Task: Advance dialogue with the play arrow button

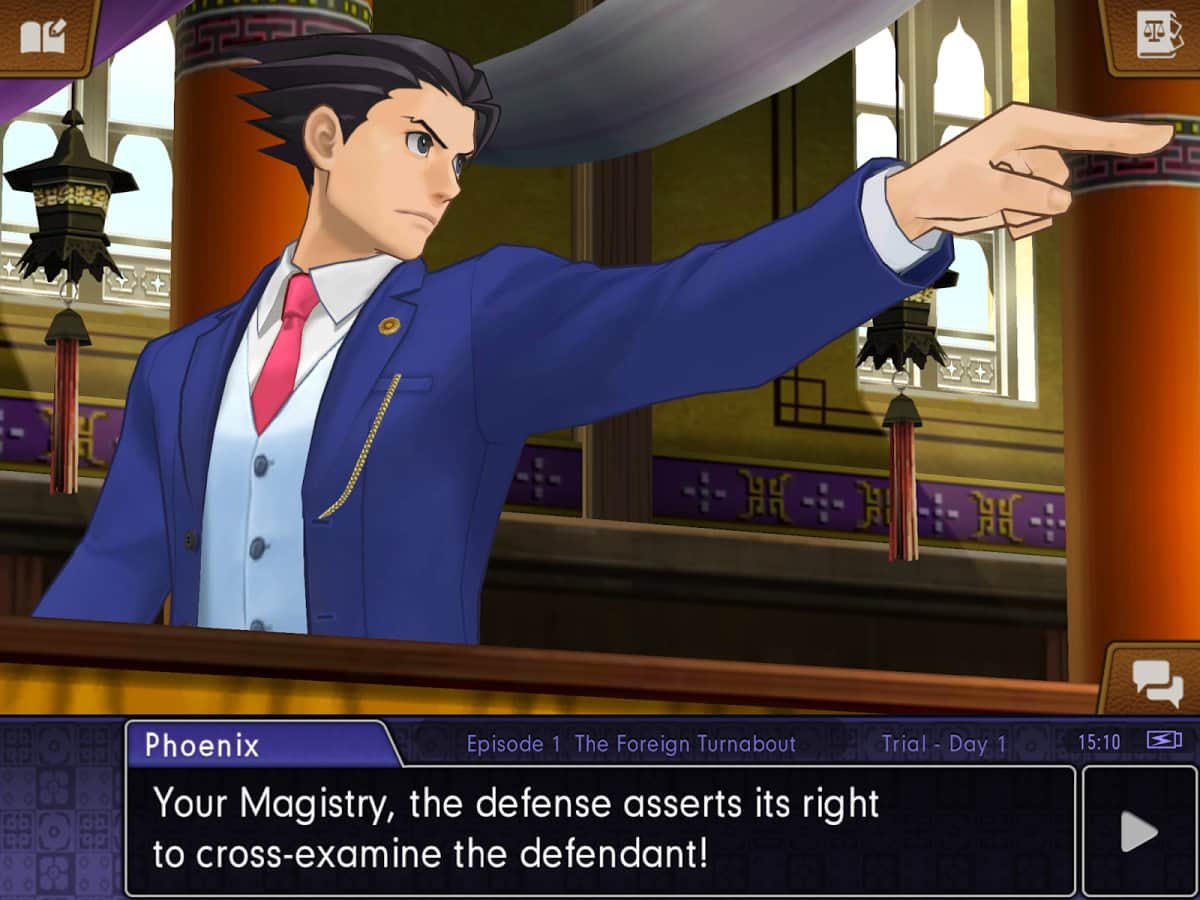Action: [1139, 831]
